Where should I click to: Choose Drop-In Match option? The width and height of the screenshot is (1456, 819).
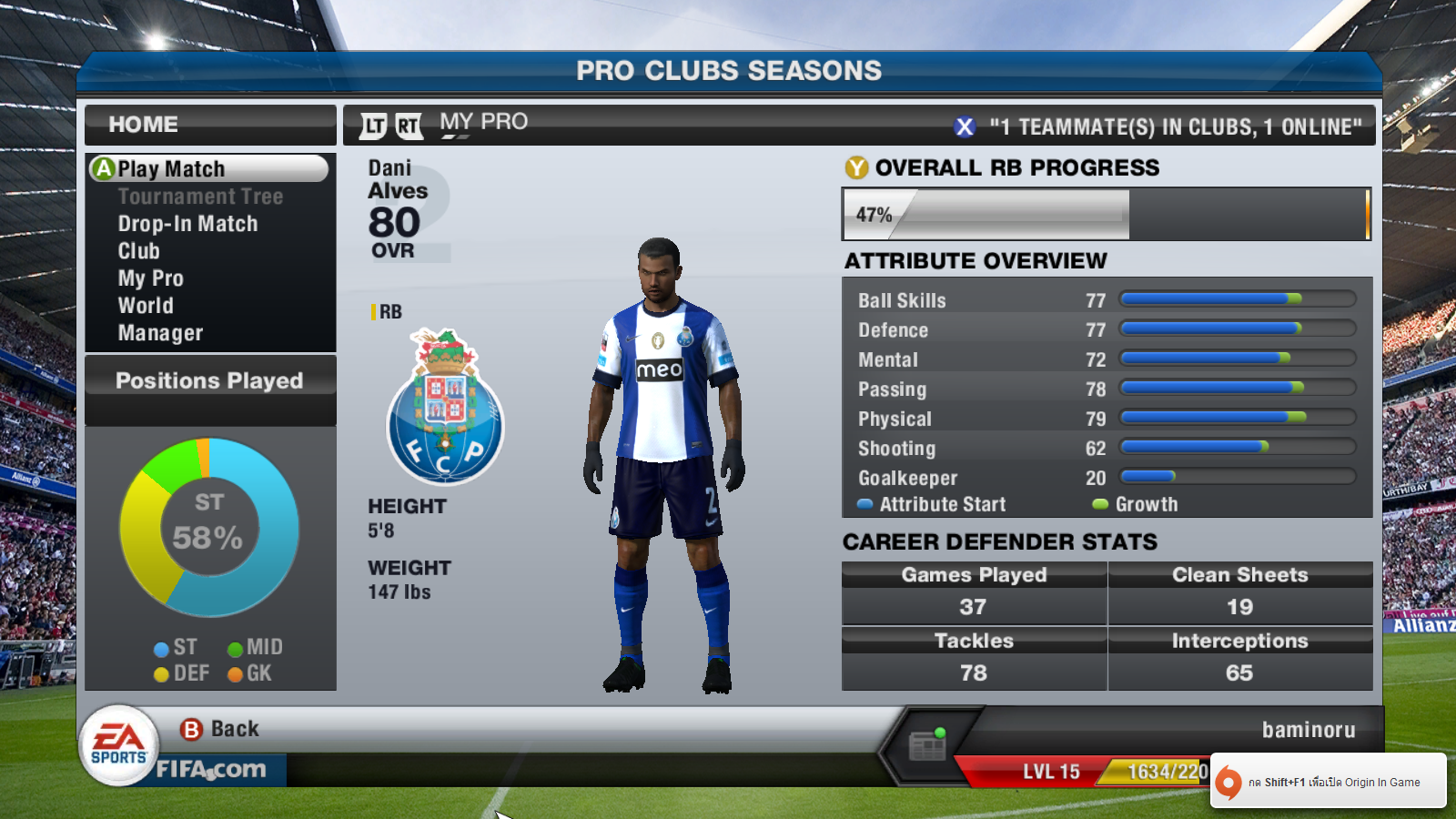click(x=187, y=224)
